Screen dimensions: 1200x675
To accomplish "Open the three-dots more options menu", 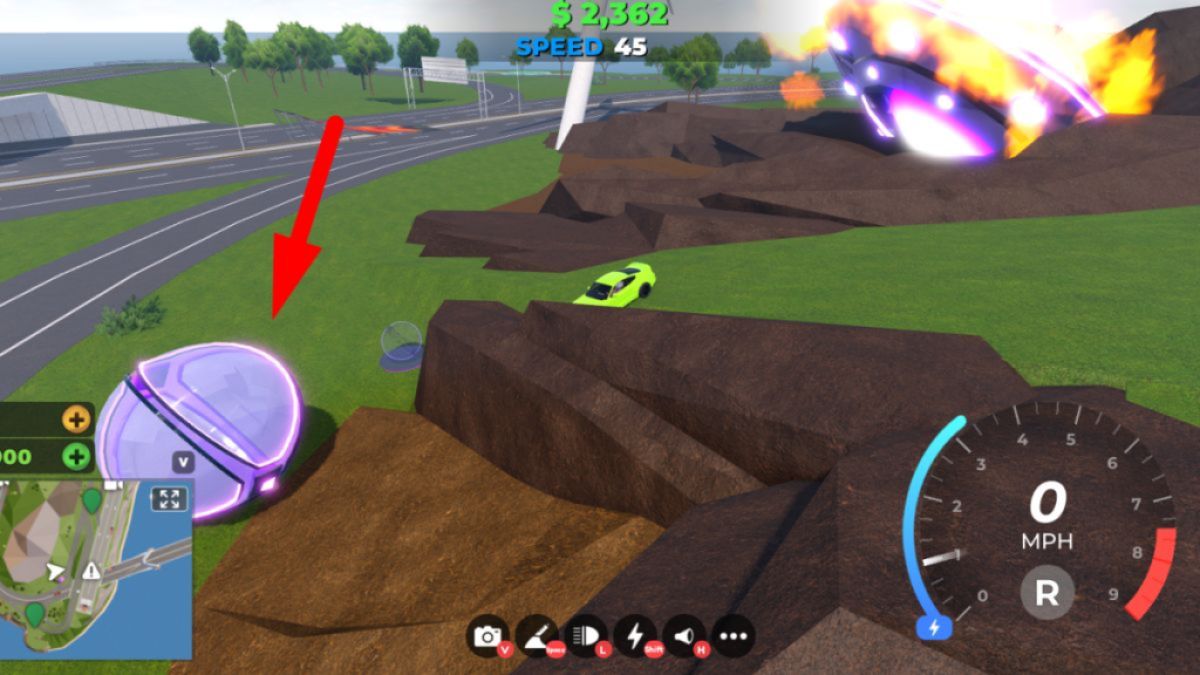I will [733, 636].
